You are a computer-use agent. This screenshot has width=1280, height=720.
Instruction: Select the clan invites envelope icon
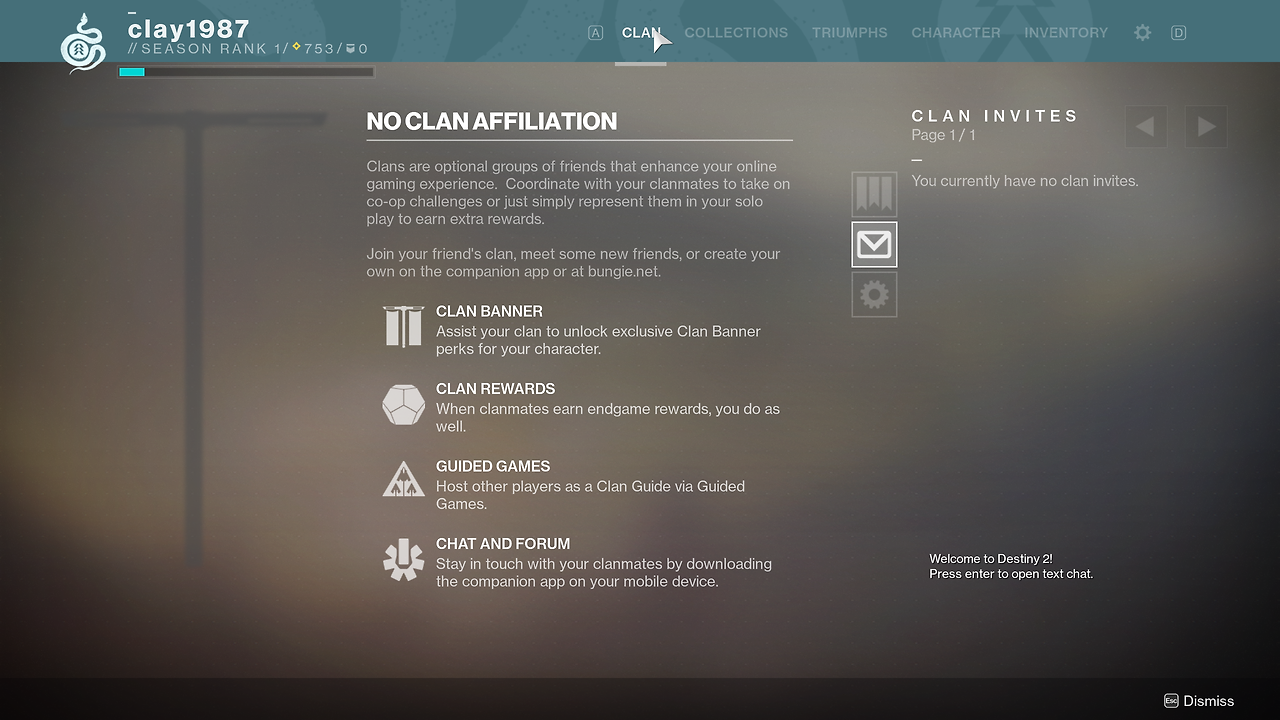point(874,245)
